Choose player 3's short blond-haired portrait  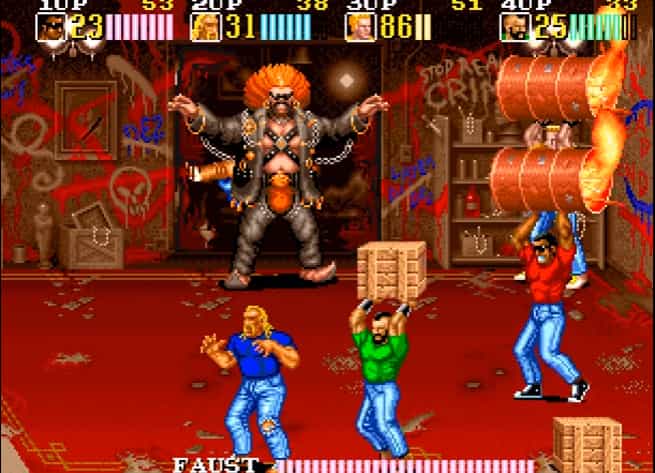pyautogui.click(x=360, y=26)
